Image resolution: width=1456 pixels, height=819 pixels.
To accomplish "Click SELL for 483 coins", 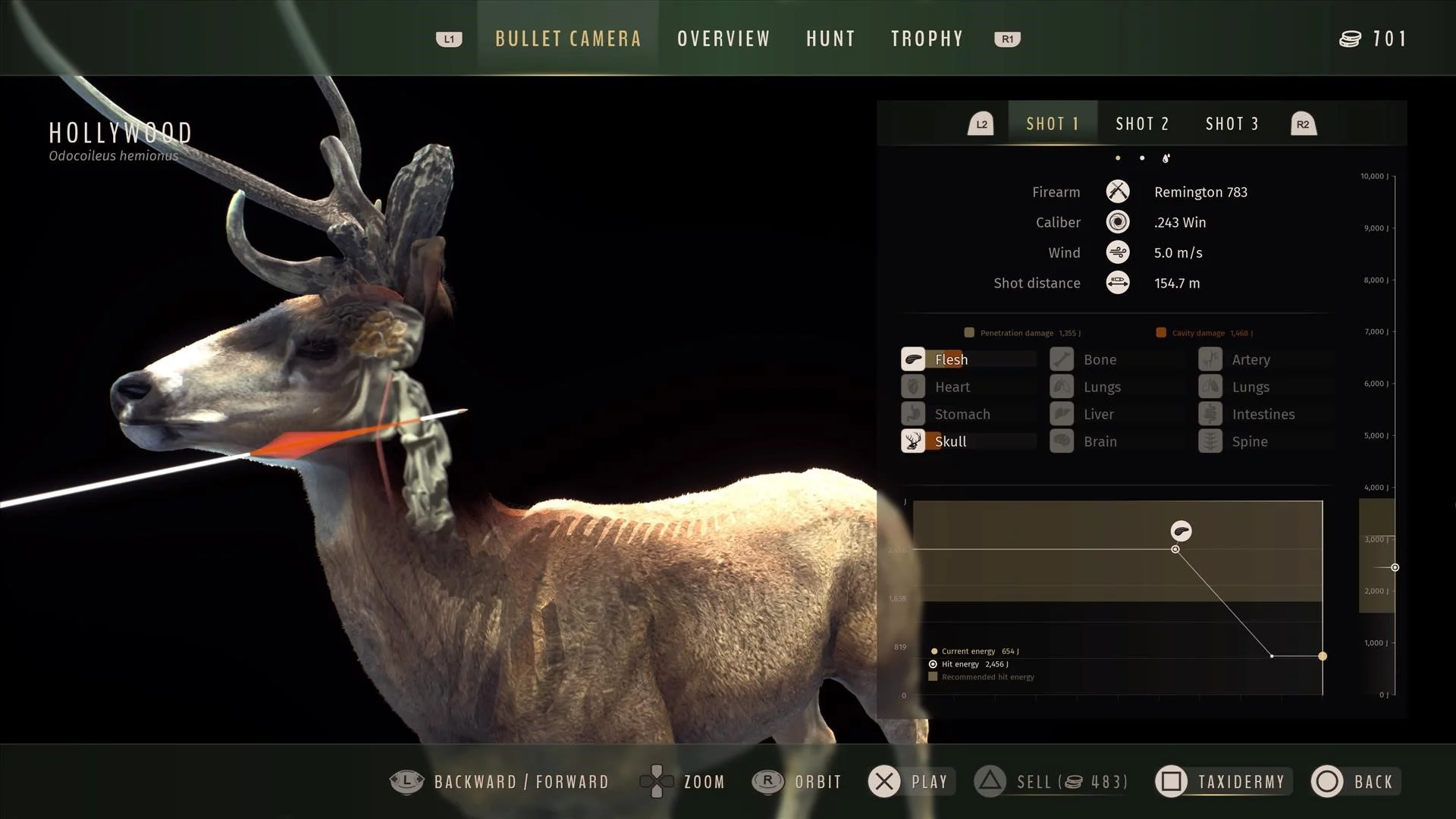I will [x=1053, y=782].
